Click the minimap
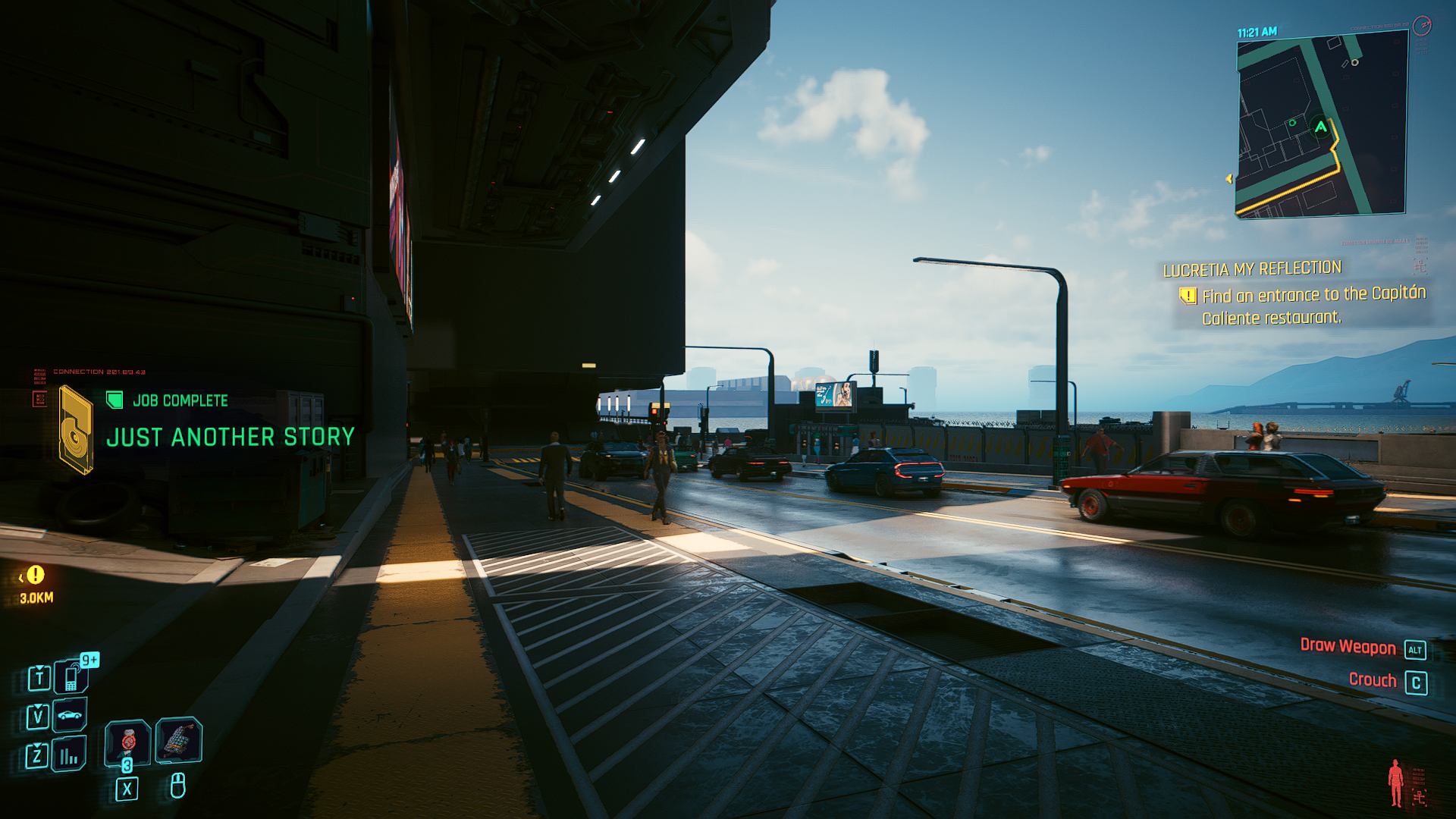1456x819 pixels. click(1322, 126)
